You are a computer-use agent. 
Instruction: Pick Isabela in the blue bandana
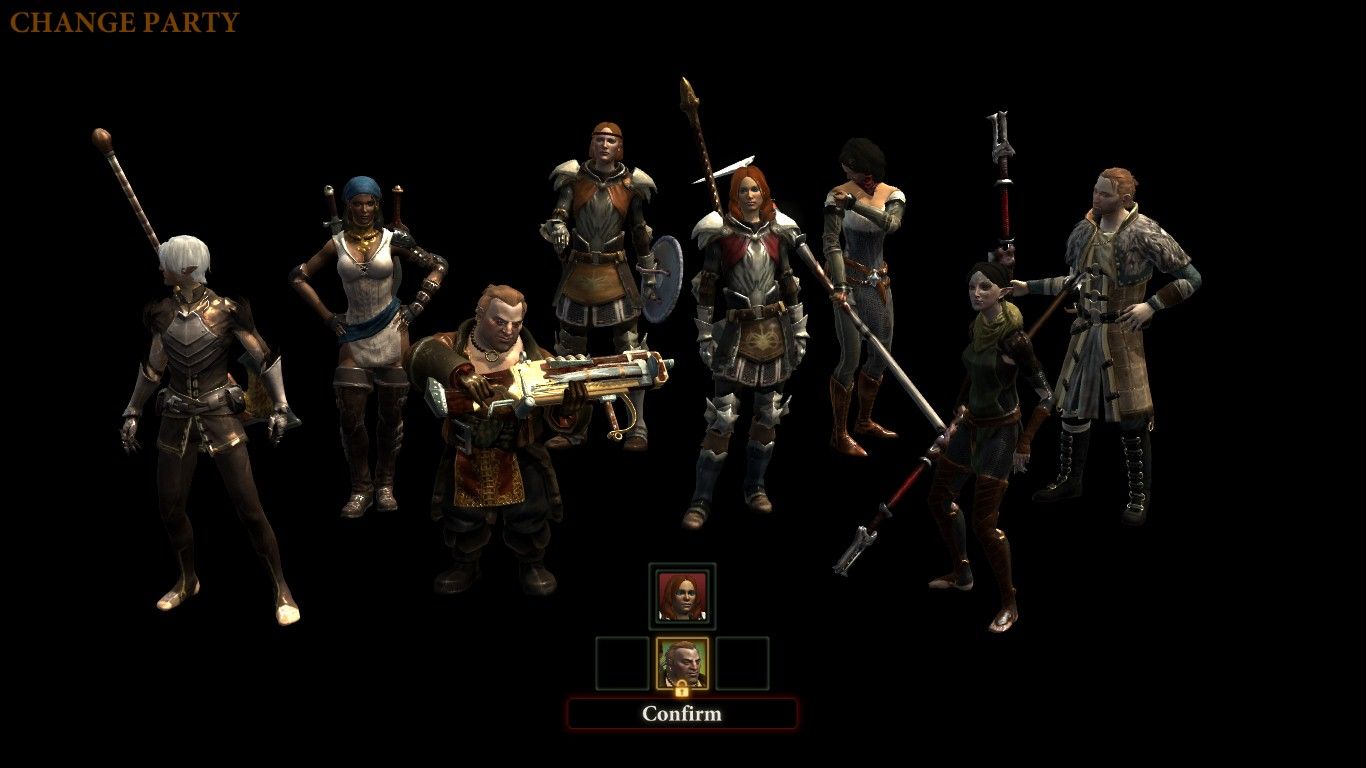pos(368,320)
